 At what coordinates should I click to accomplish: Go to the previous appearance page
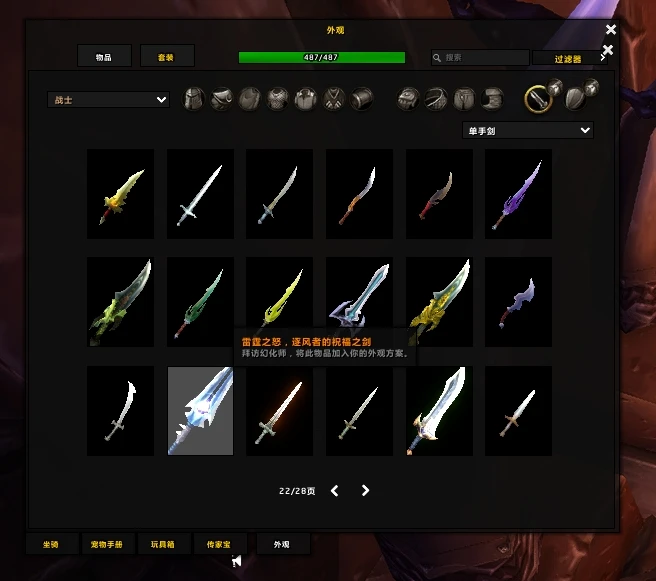(x=335, y=490)
